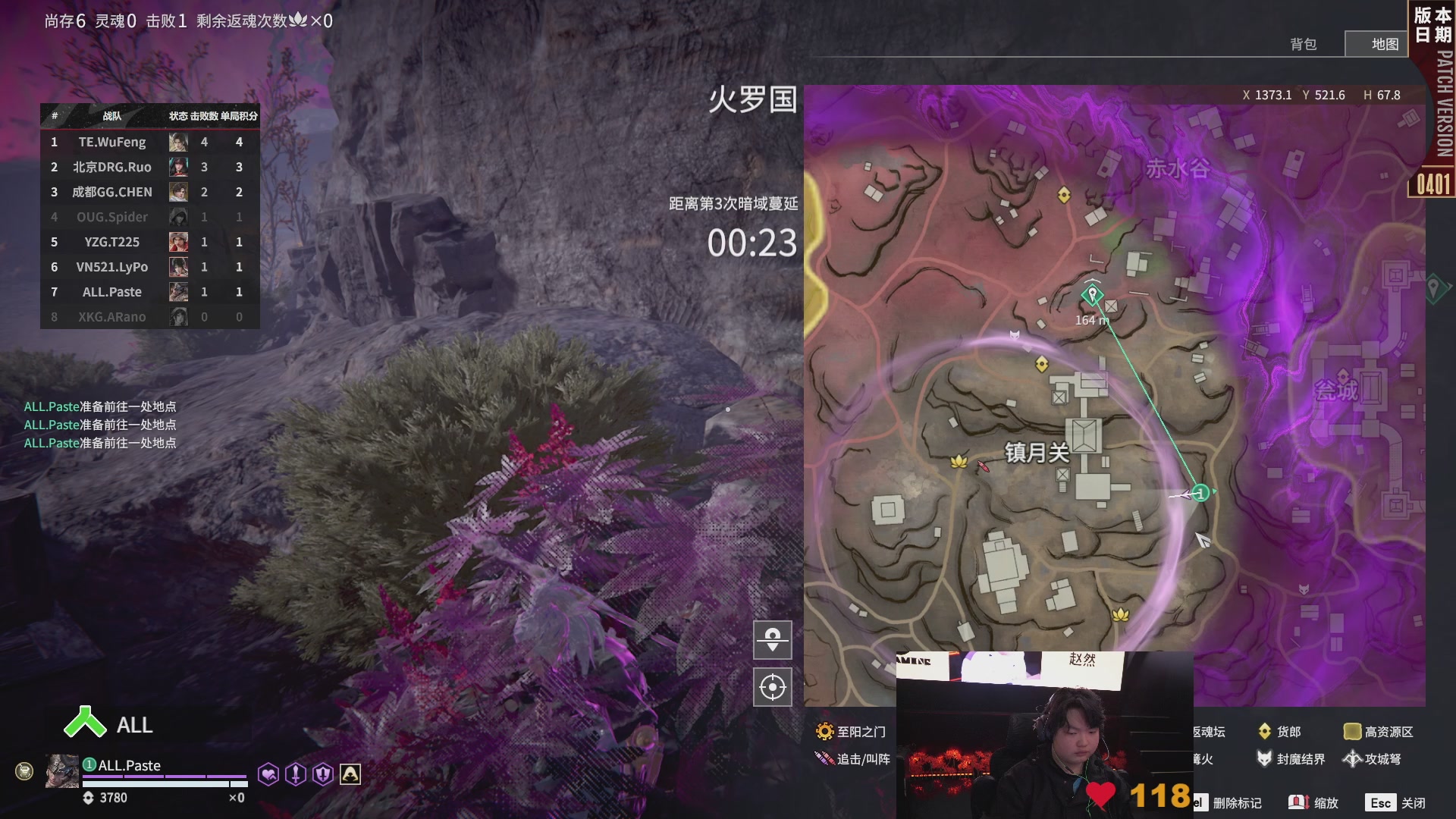
Task: Click the 高资源区 golden square legend icon
Action: coord(1353,731)
